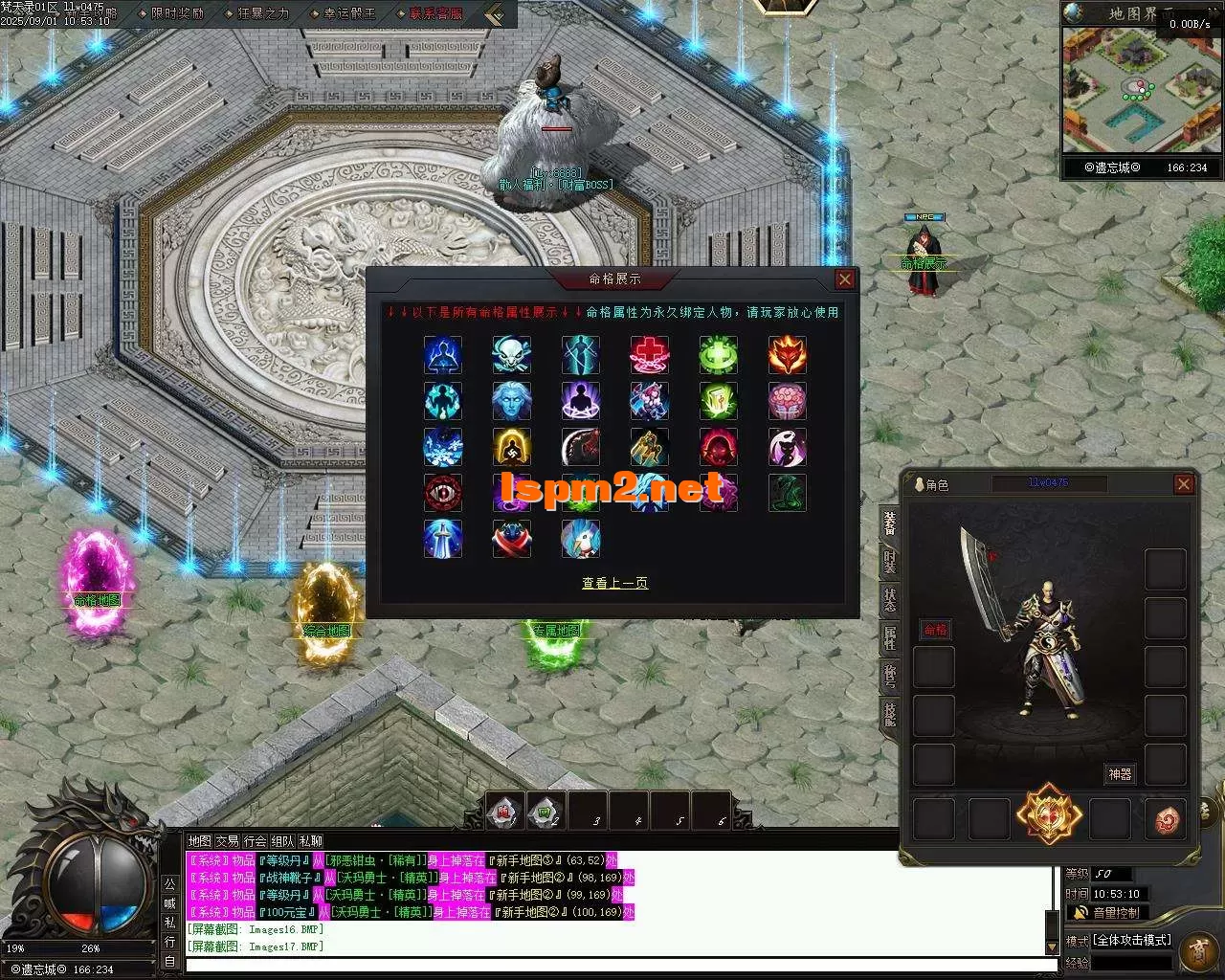
Task: Click the 查看上一页 previous page link
Action: 614,583
